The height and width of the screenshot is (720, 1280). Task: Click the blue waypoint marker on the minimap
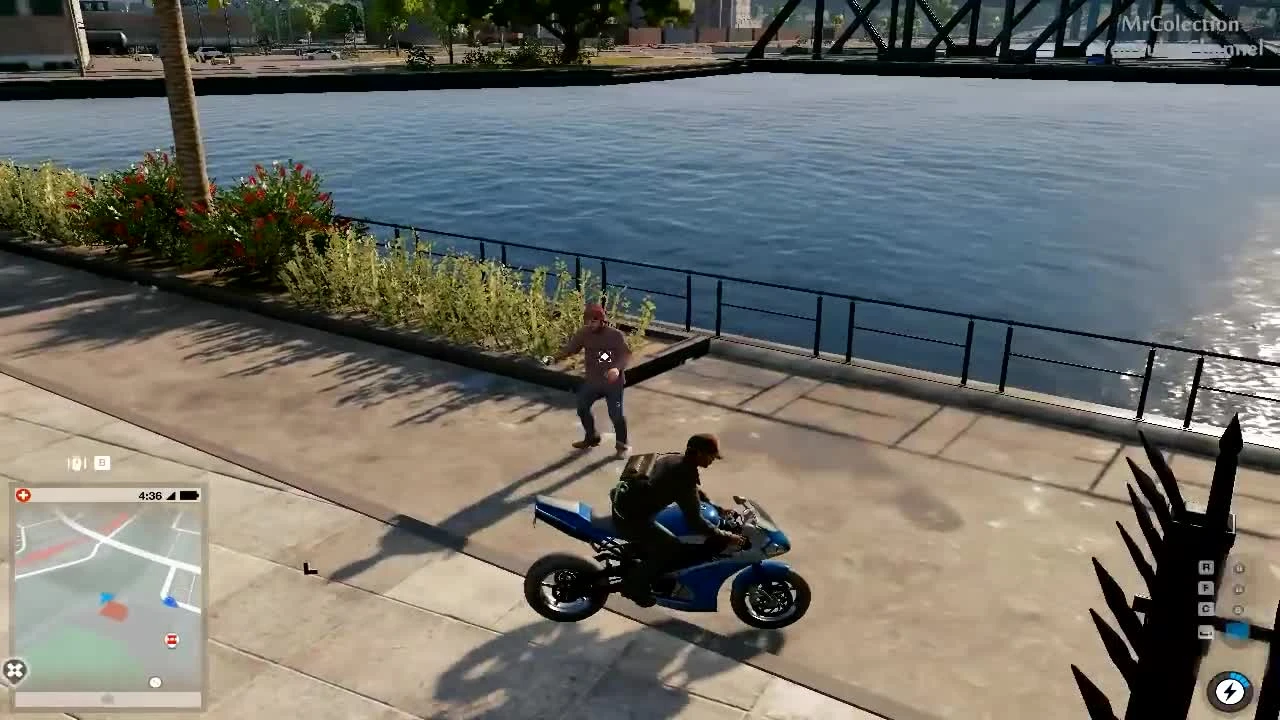coord(169,600)
